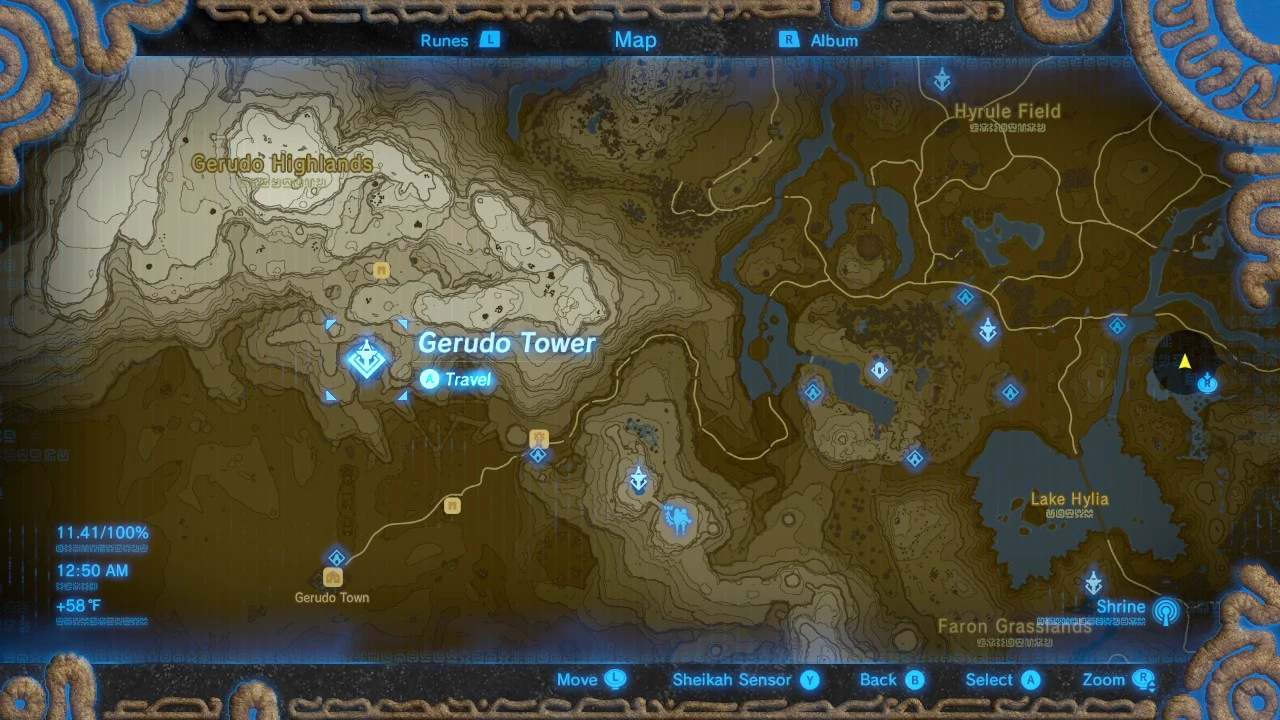Click the Gerudo Town village icon

coord(335,577)
